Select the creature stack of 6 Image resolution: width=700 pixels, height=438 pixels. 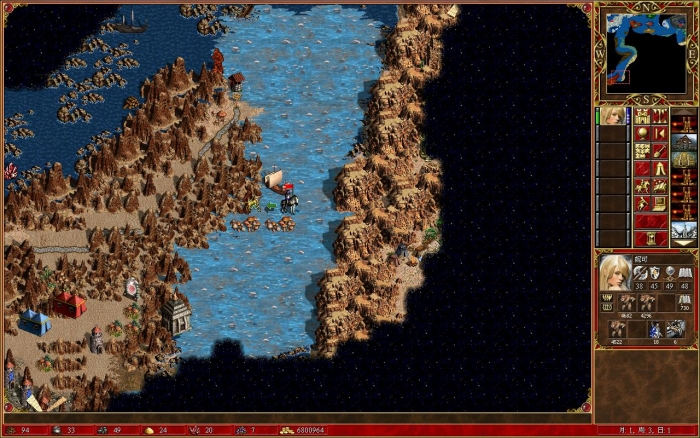(676, 328)
